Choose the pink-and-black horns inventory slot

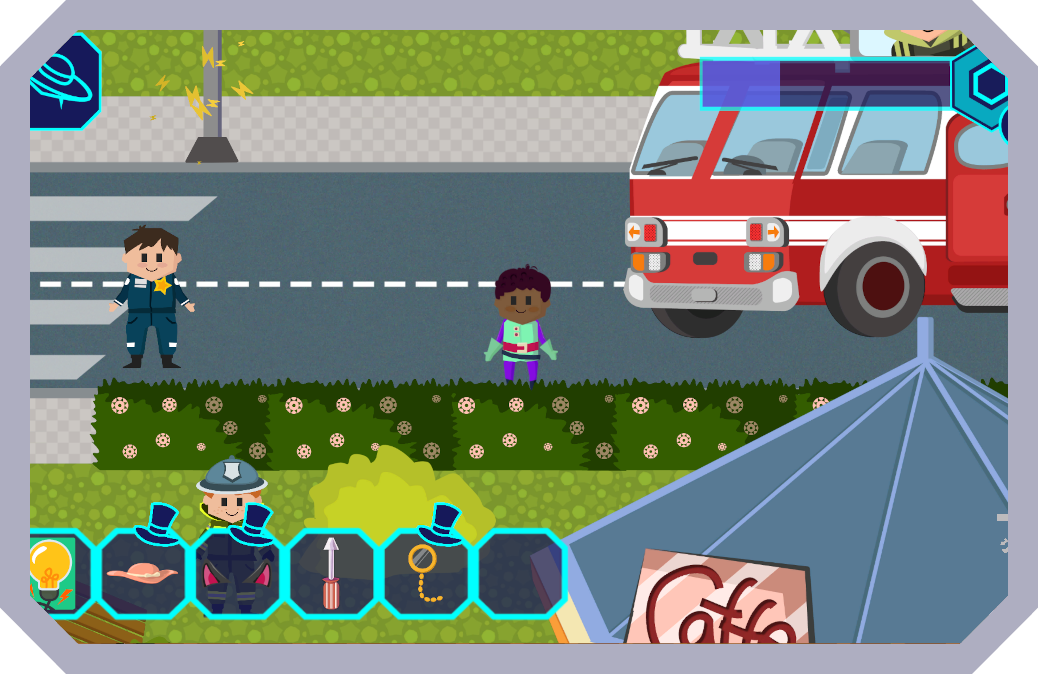point(237,573)
